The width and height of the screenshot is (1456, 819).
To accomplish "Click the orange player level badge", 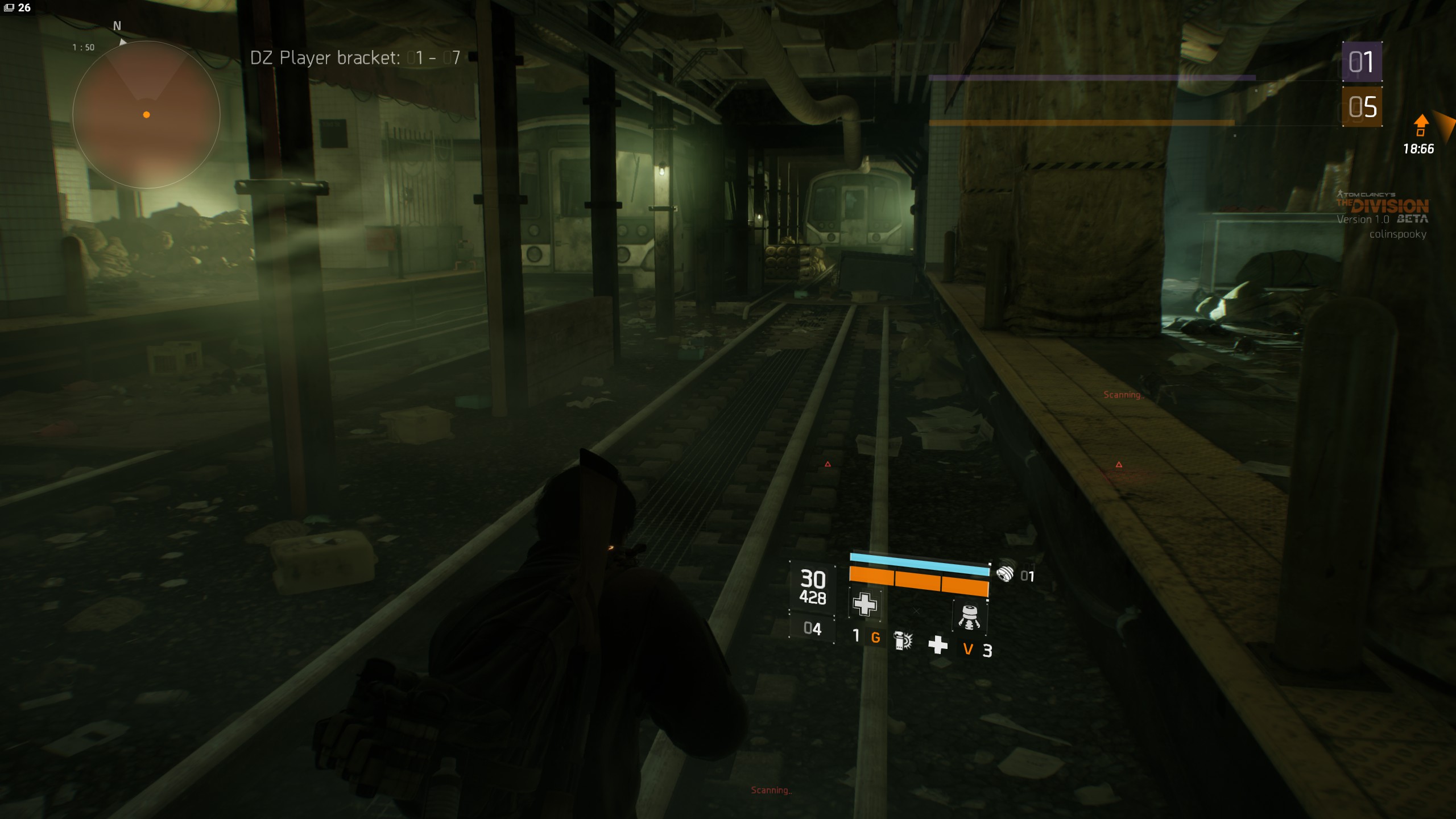I will (1362, 107).
